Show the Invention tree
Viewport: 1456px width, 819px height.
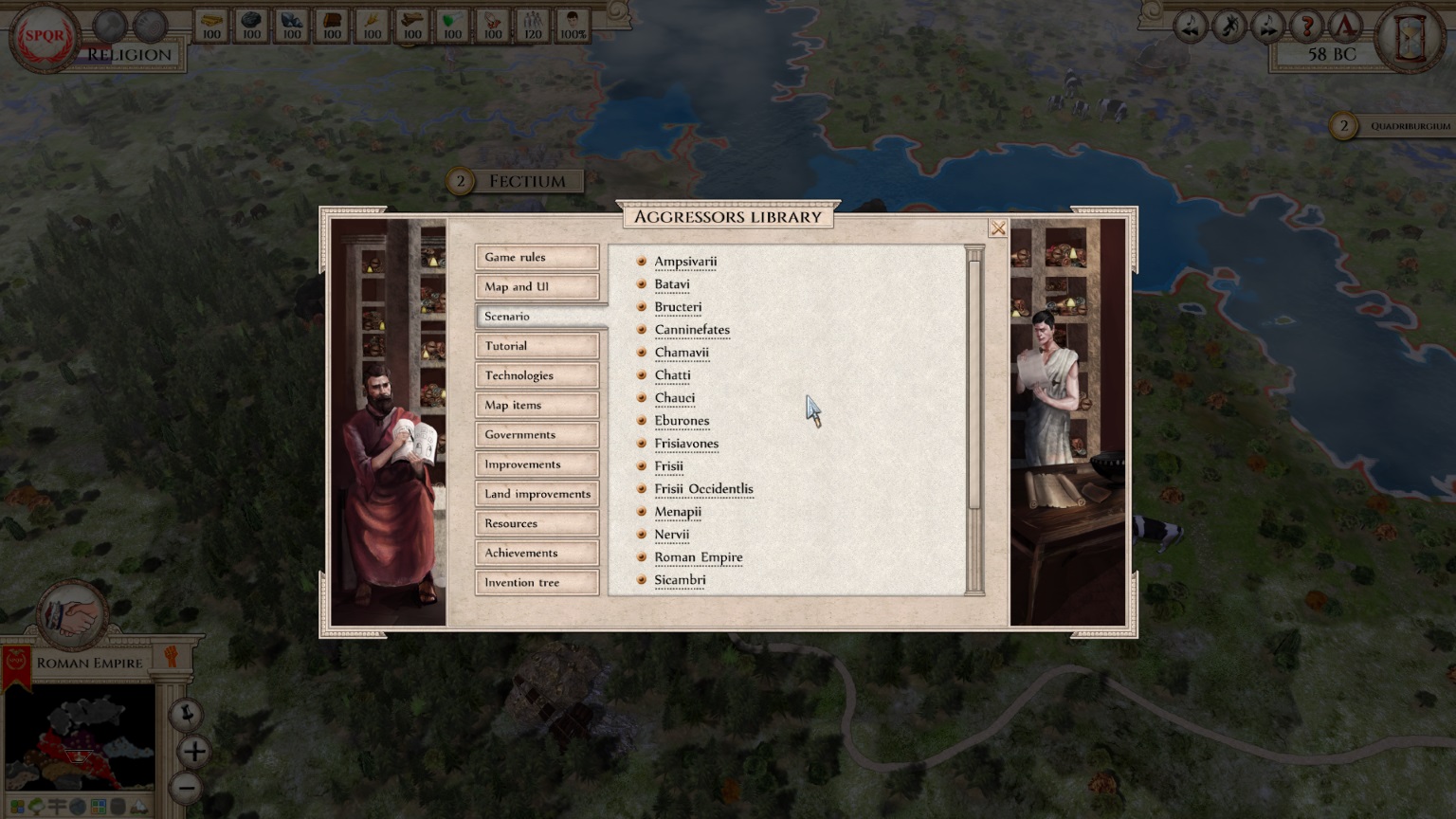pyautogui.click(x=537, y=582)
